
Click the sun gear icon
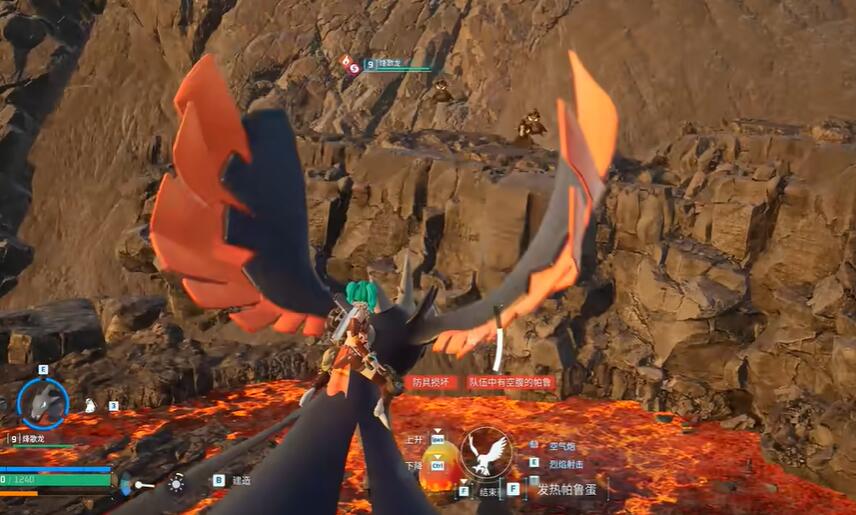(176, 483)
